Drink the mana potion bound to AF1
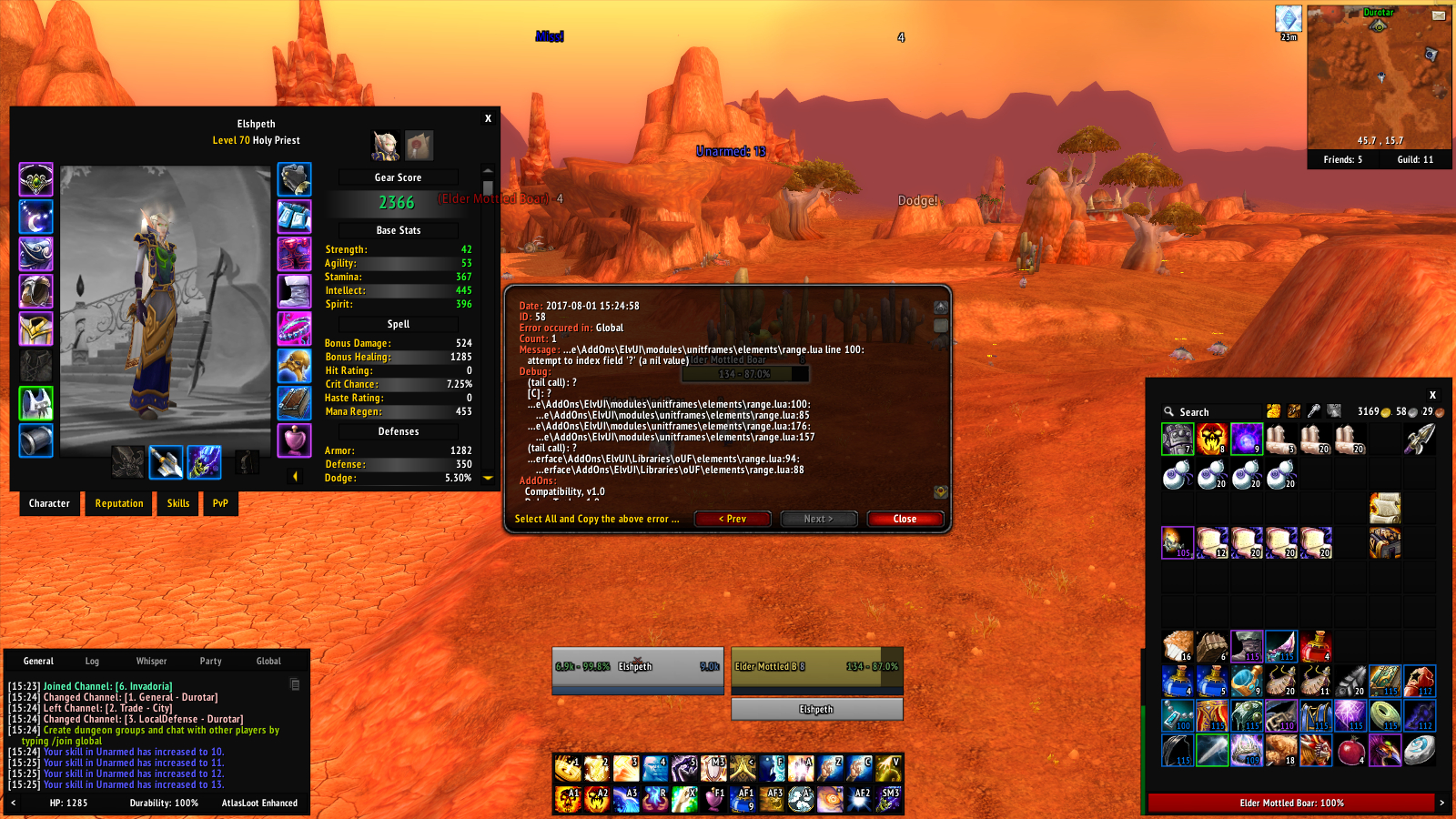The width and height of the screenshot is (1456, 819). 744,798
